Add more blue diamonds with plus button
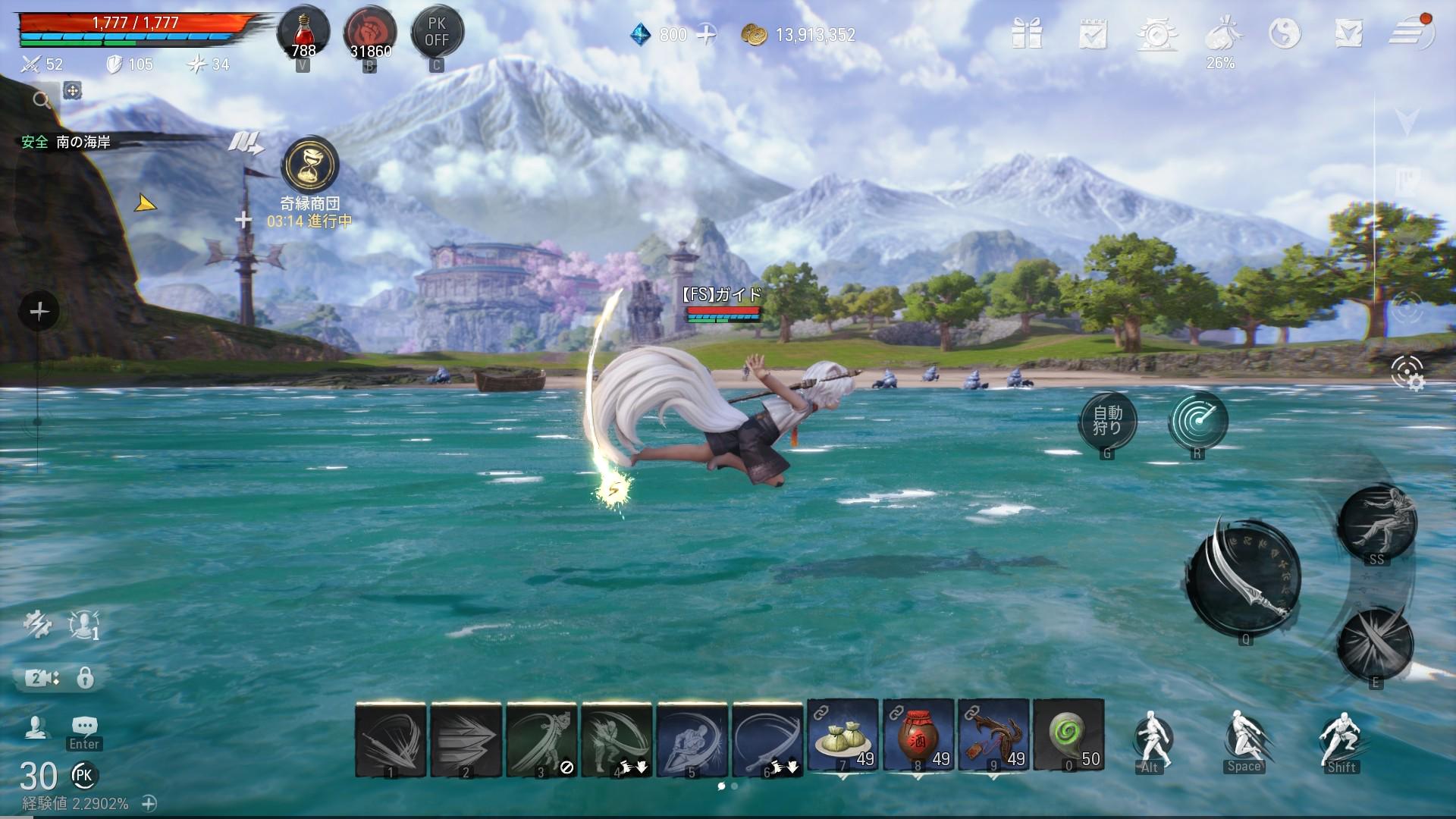 (706, 35)
